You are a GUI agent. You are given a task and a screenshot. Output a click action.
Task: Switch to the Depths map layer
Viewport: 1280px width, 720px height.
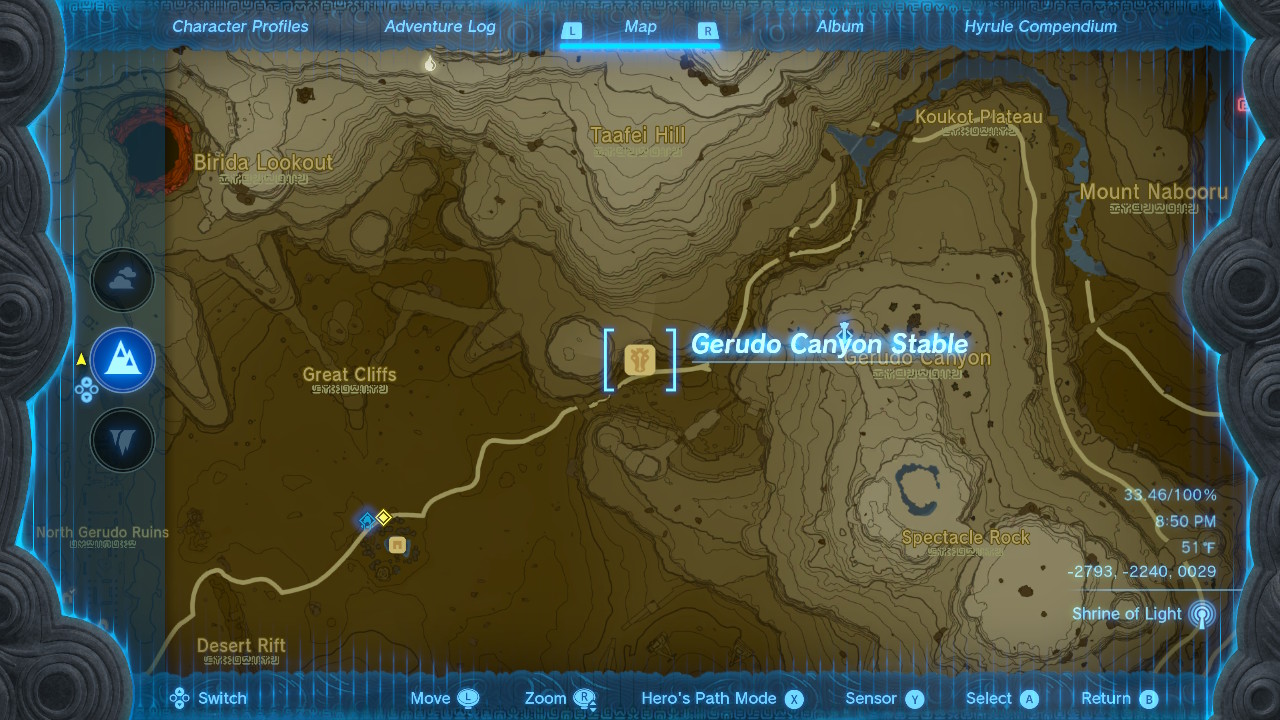[x=122, y=440]
